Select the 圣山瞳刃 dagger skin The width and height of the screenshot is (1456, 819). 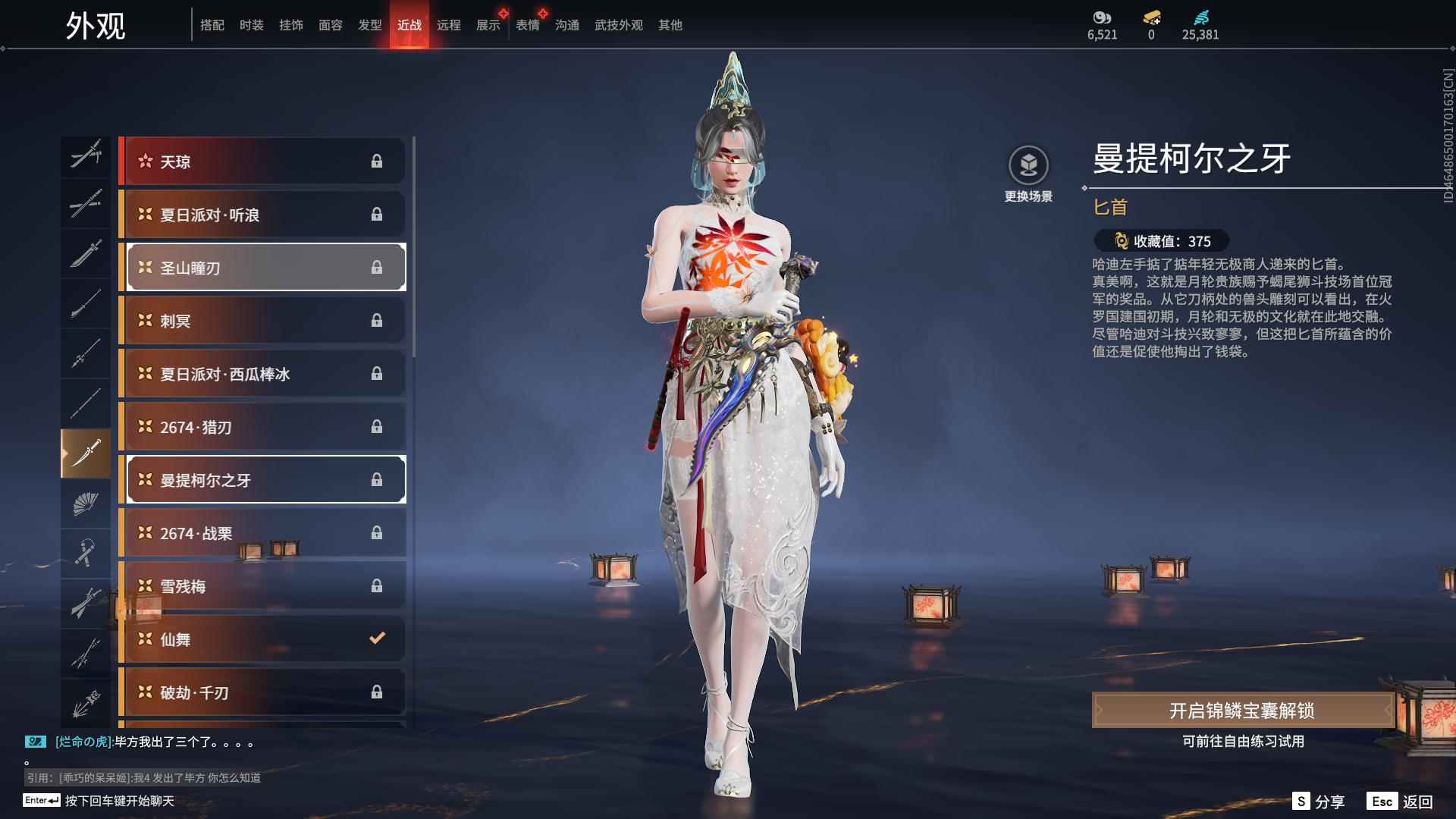tap(263, 267)
